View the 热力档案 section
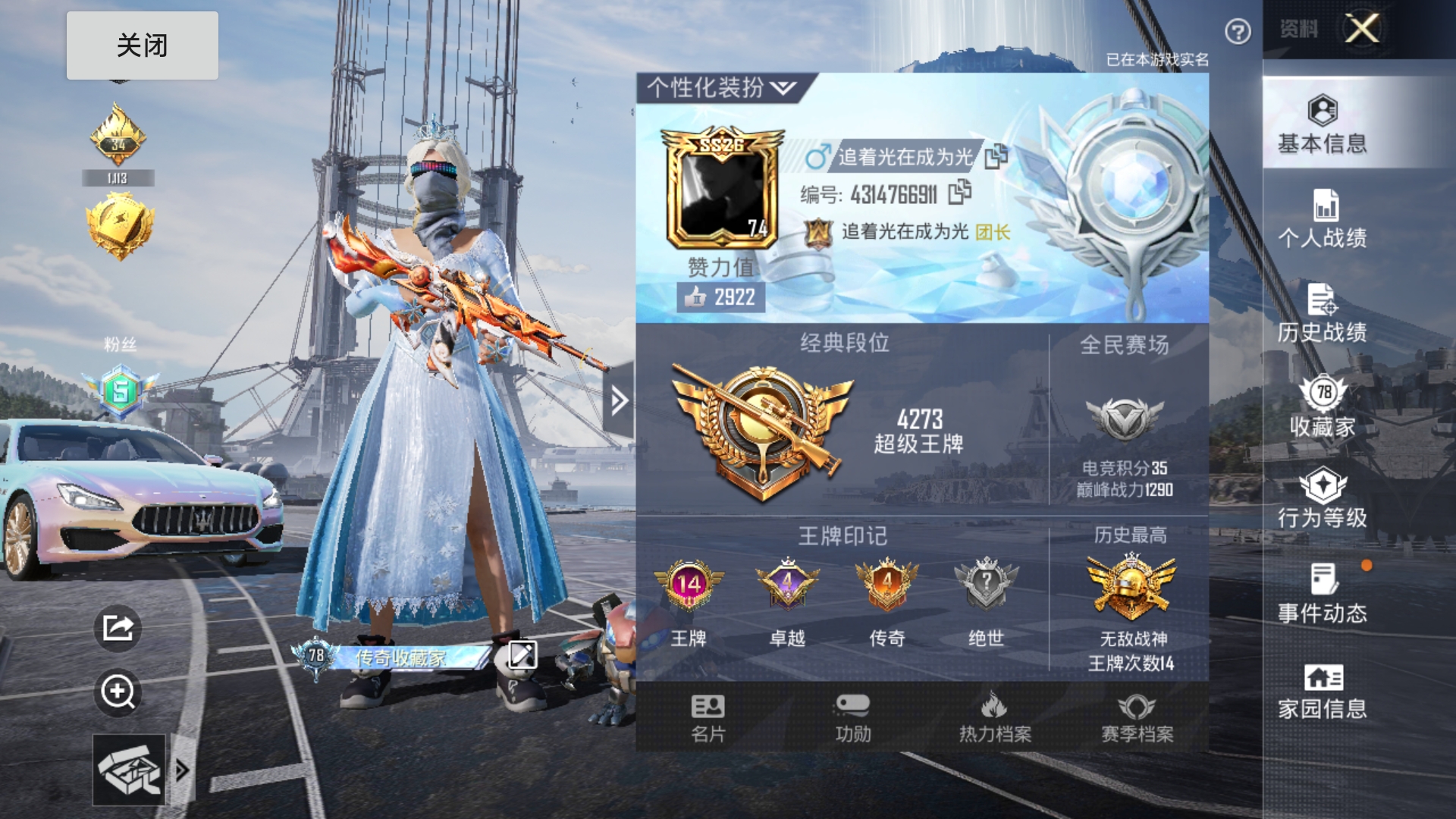 tap(994, 717)
